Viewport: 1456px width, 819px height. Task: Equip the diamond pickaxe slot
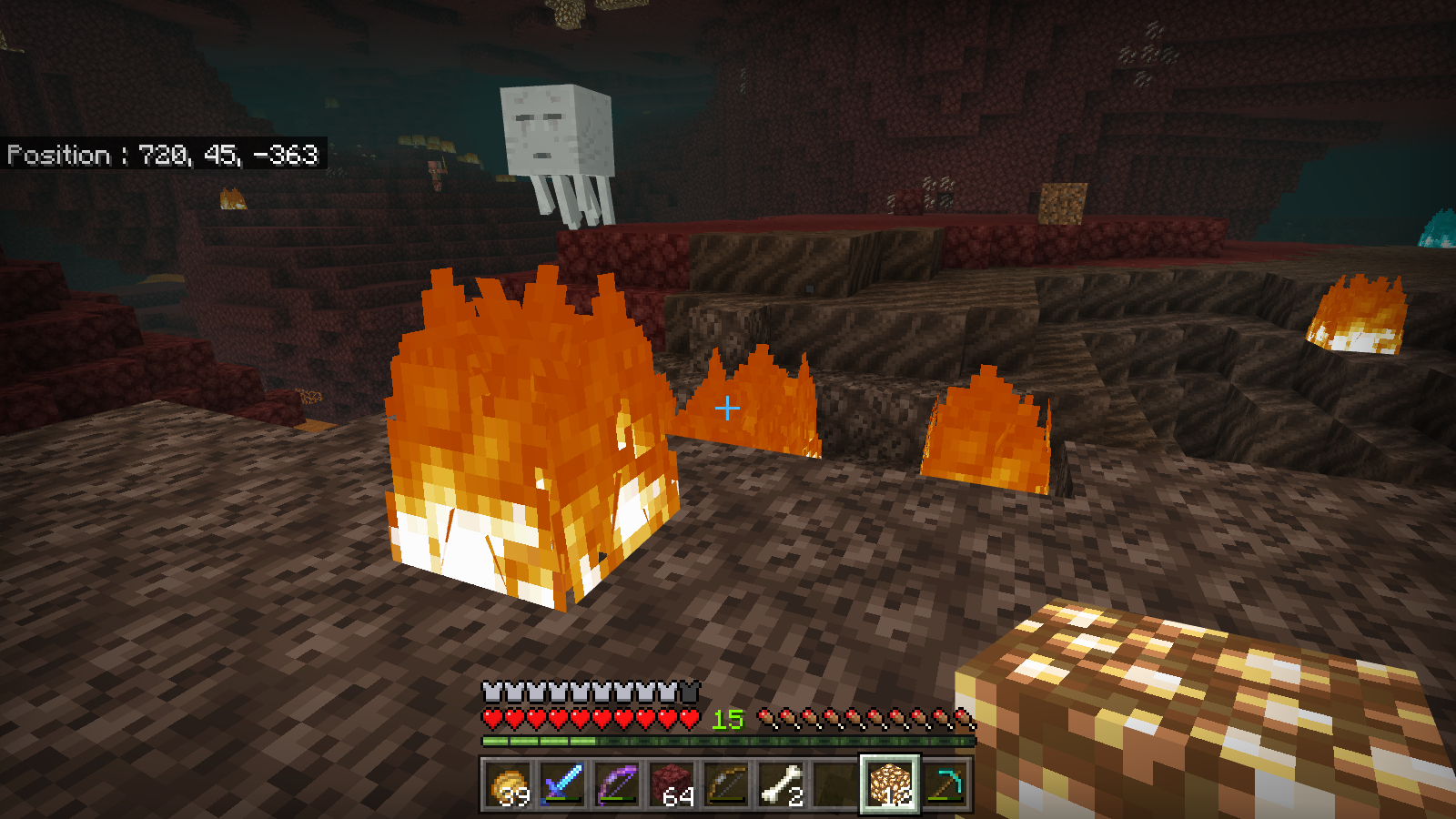pyautogui.click(x=945, y=784)
